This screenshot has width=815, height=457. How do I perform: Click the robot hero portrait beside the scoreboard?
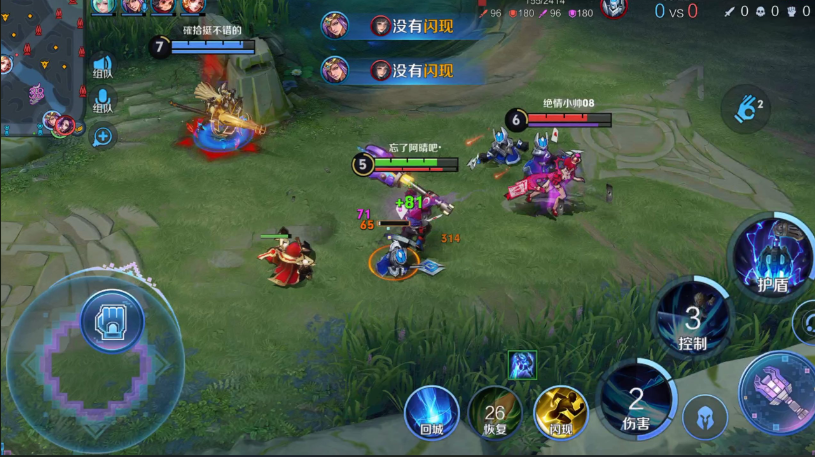(614, 9)
